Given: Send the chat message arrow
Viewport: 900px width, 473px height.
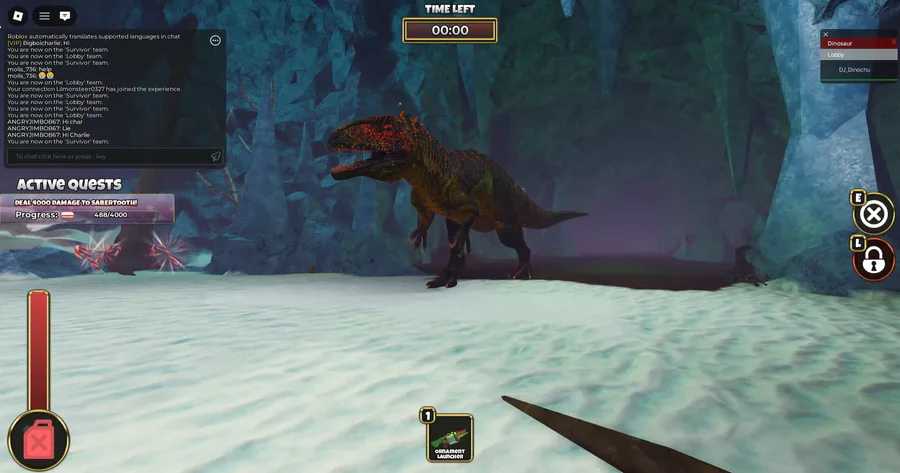Looking at the screenshot, I should (215, 156).
